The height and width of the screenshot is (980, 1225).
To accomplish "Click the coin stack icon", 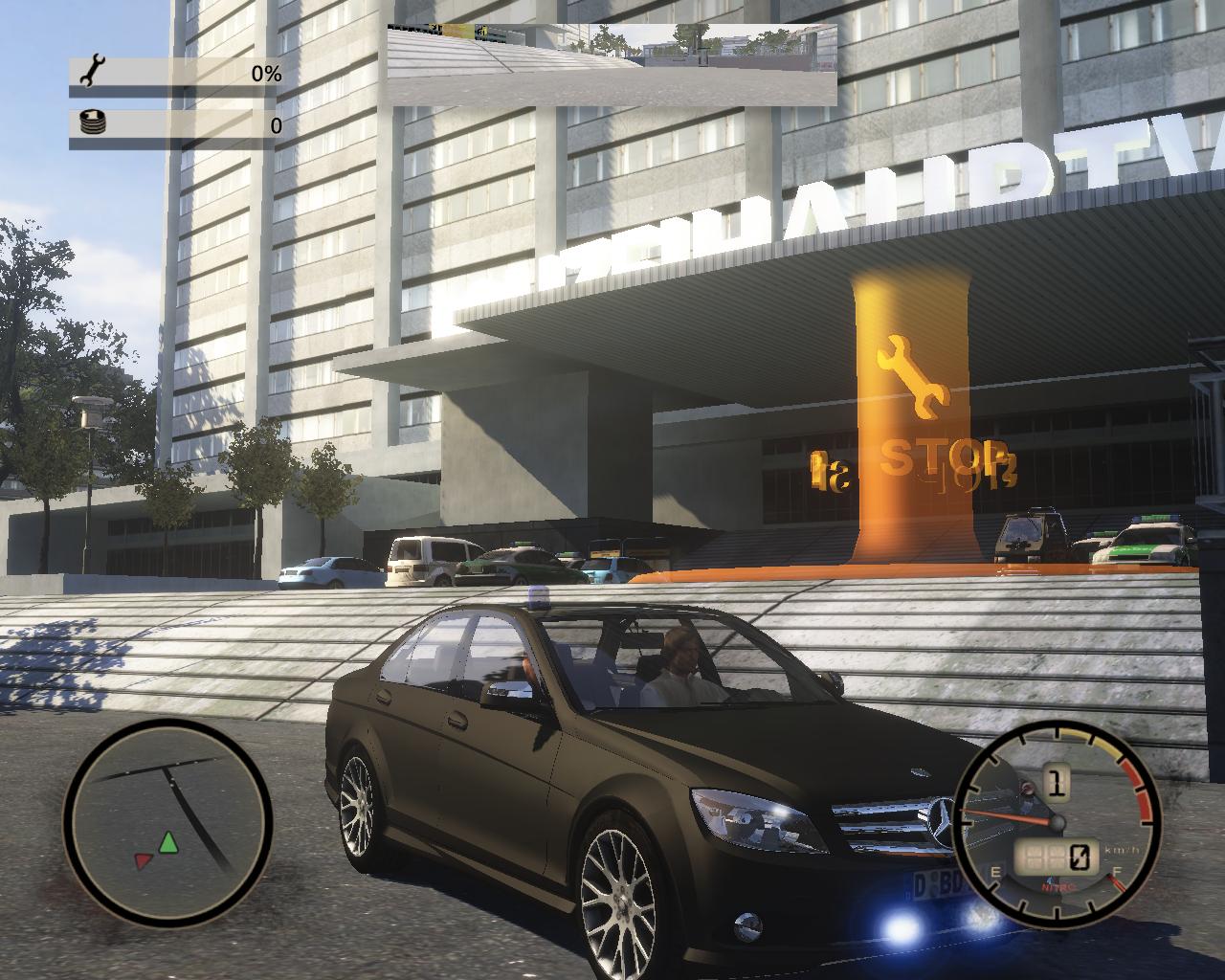I will (x=93, y=123).
